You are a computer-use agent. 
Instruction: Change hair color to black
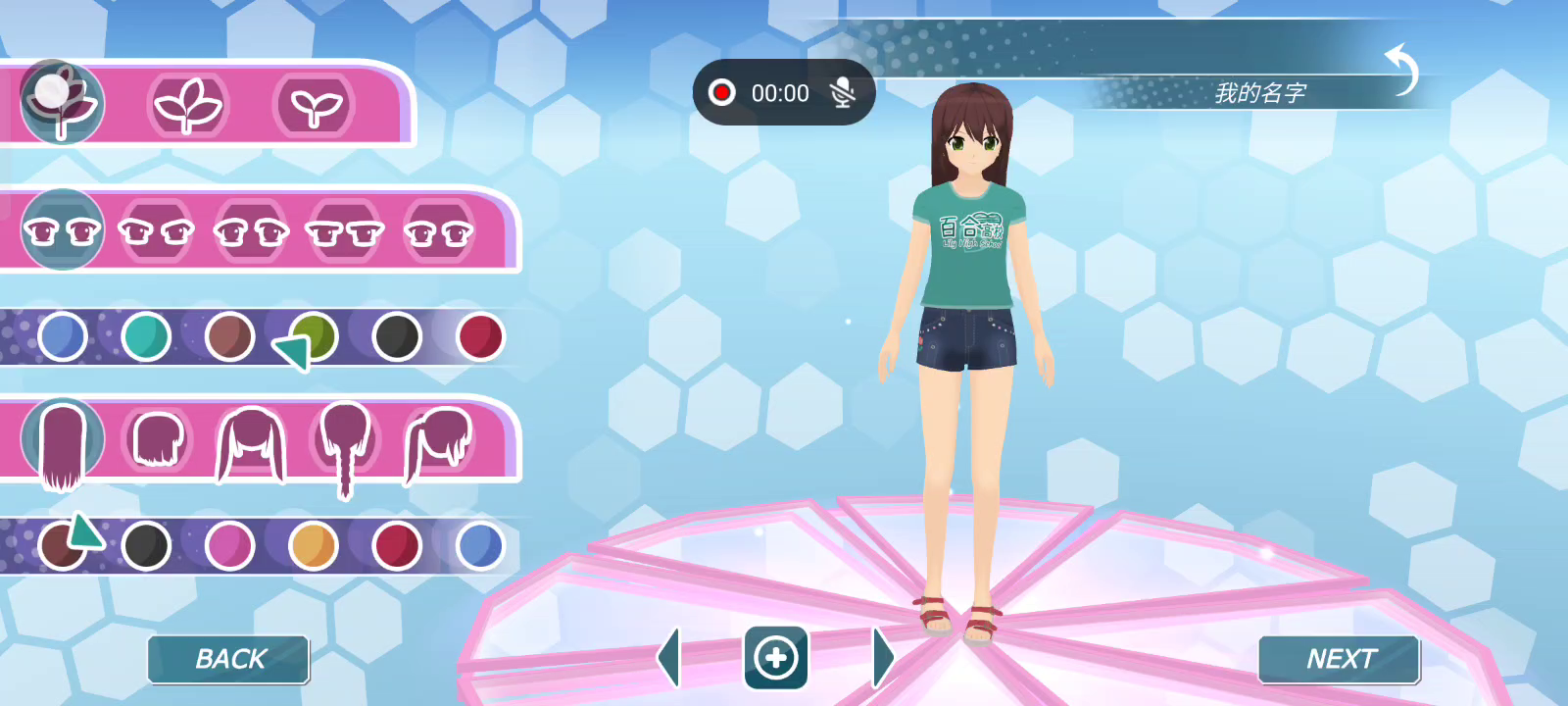point(146,545)
